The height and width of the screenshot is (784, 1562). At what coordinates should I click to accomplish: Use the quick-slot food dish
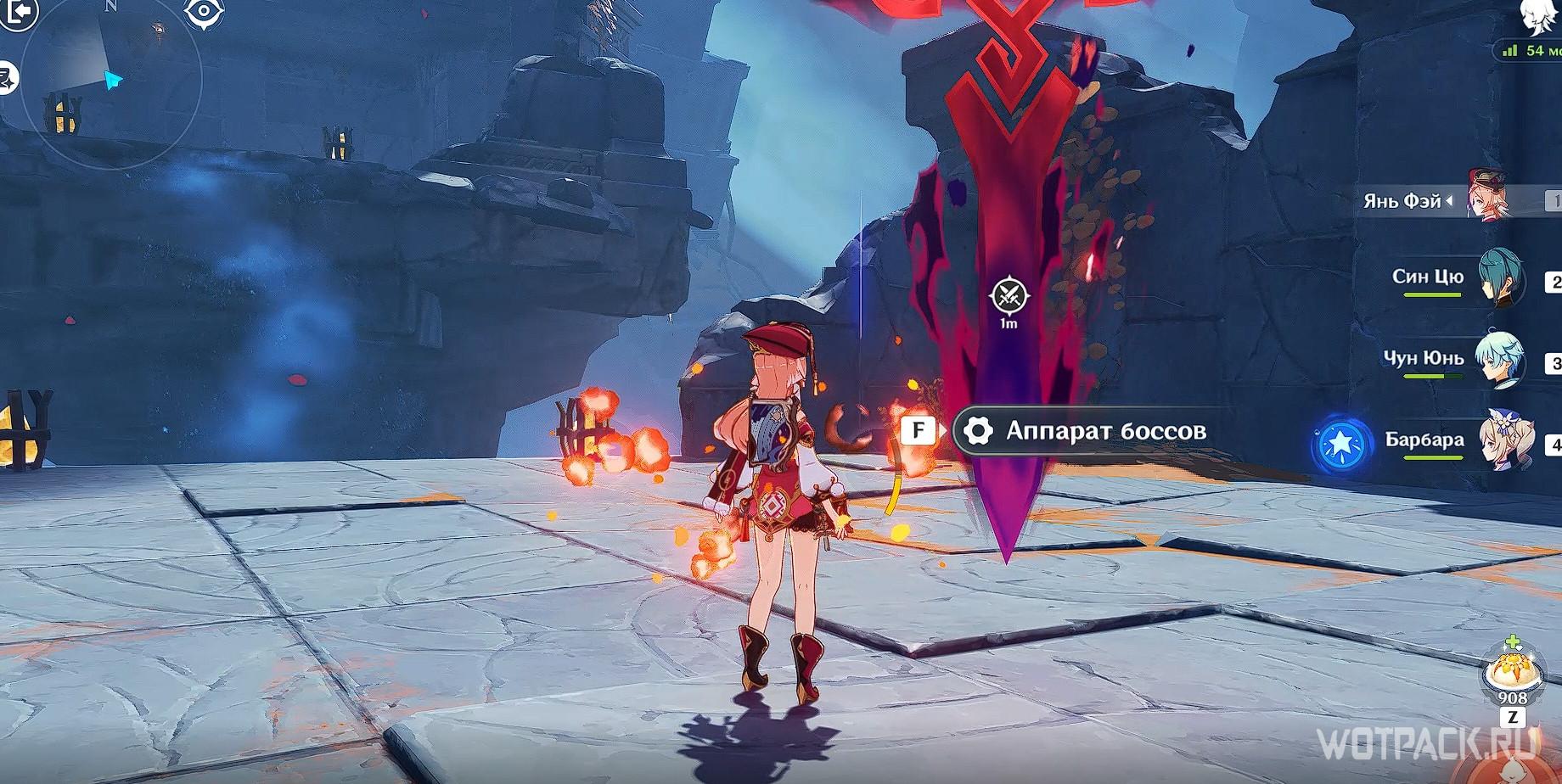[x=1512, y=672]
